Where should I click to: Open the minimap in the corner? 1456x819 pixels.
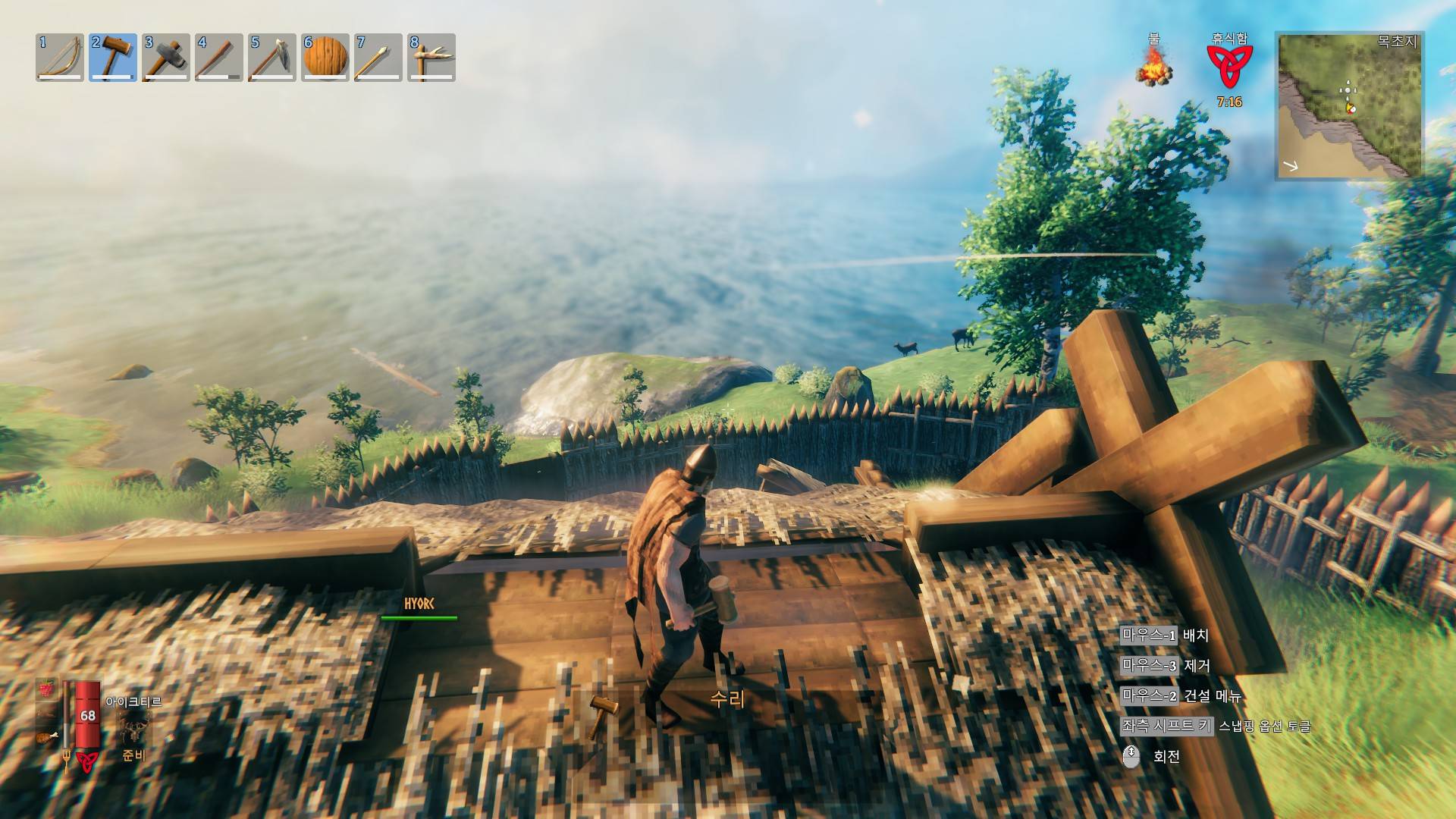coord(1350,106)
